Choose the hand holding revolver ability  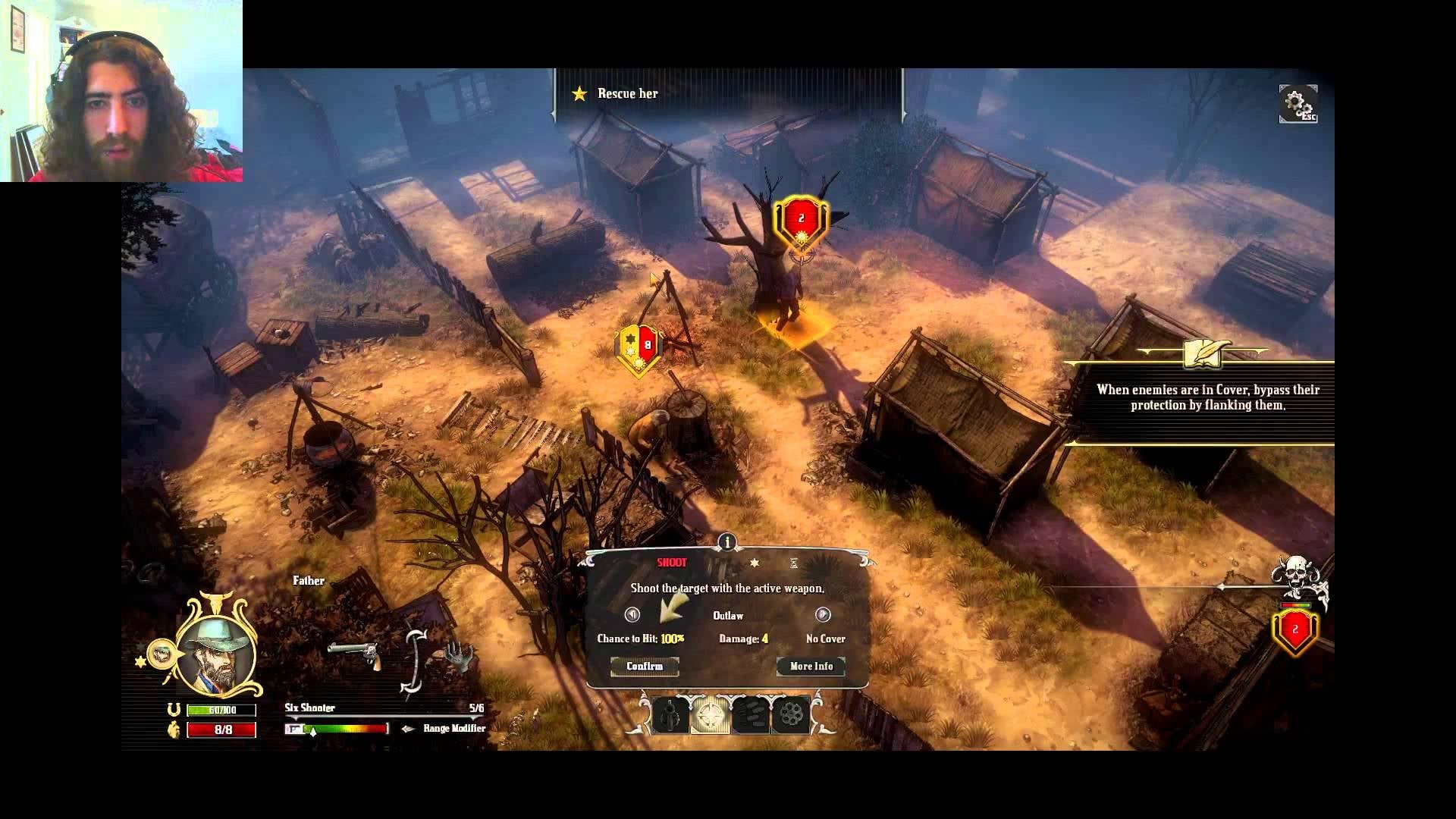[x=671, y=714]
